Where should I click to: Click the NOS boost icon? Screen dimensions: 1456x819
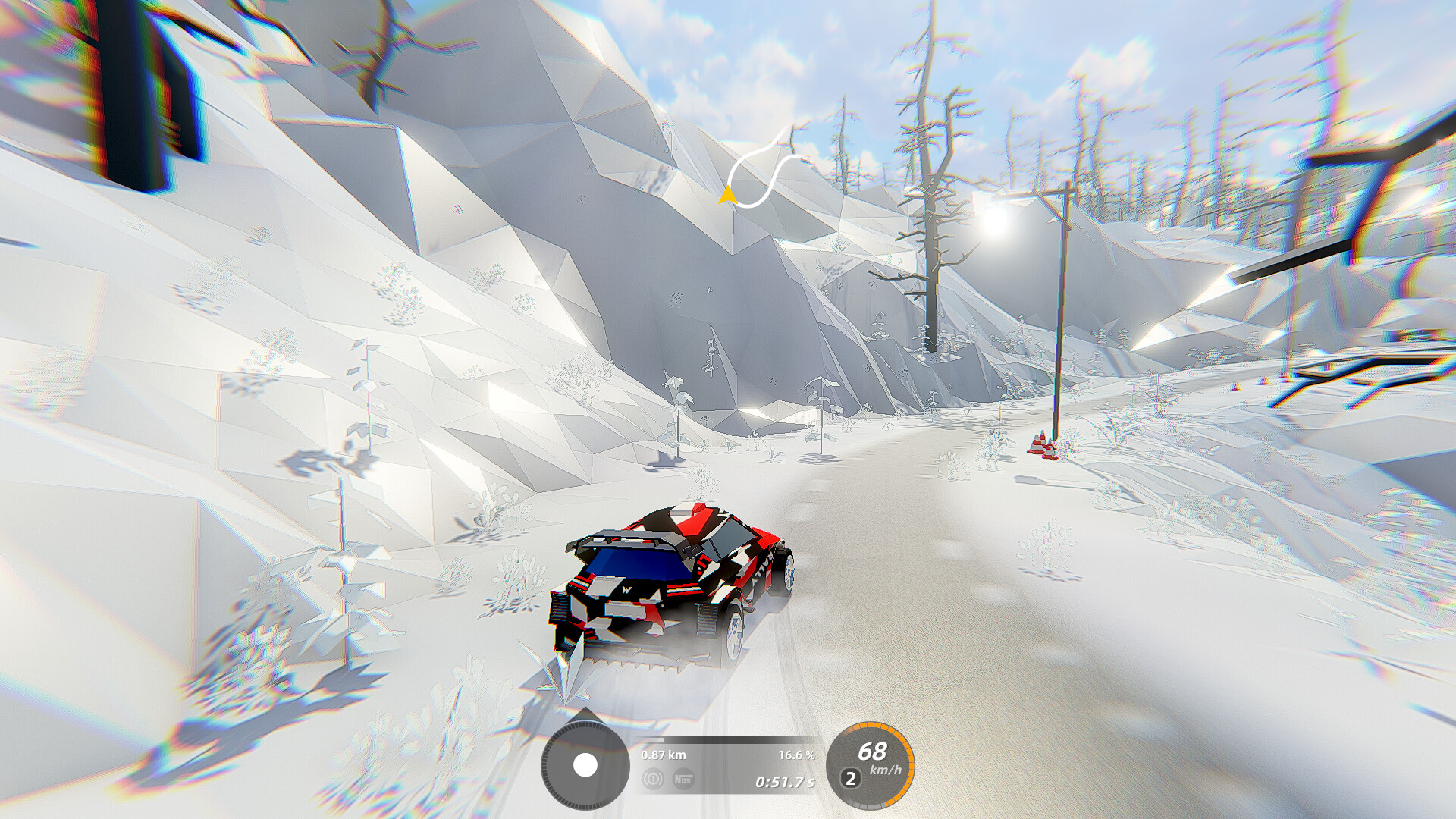(x=683, y=779)
